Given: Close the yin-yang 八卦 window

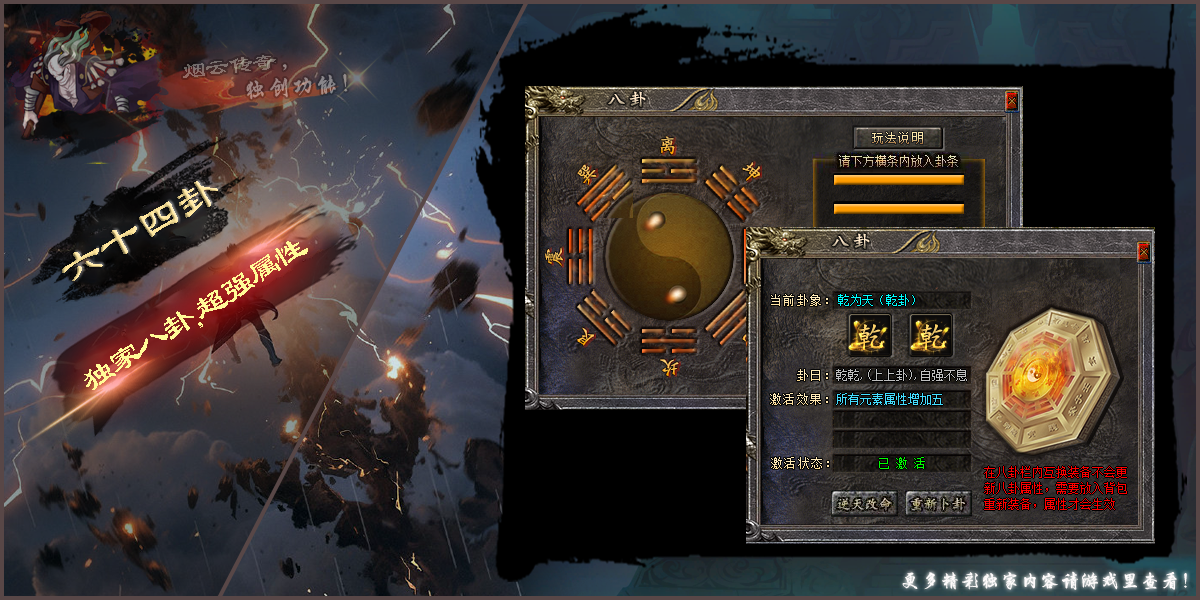Looking at the screenshot, I should (x=1011, y=101).
